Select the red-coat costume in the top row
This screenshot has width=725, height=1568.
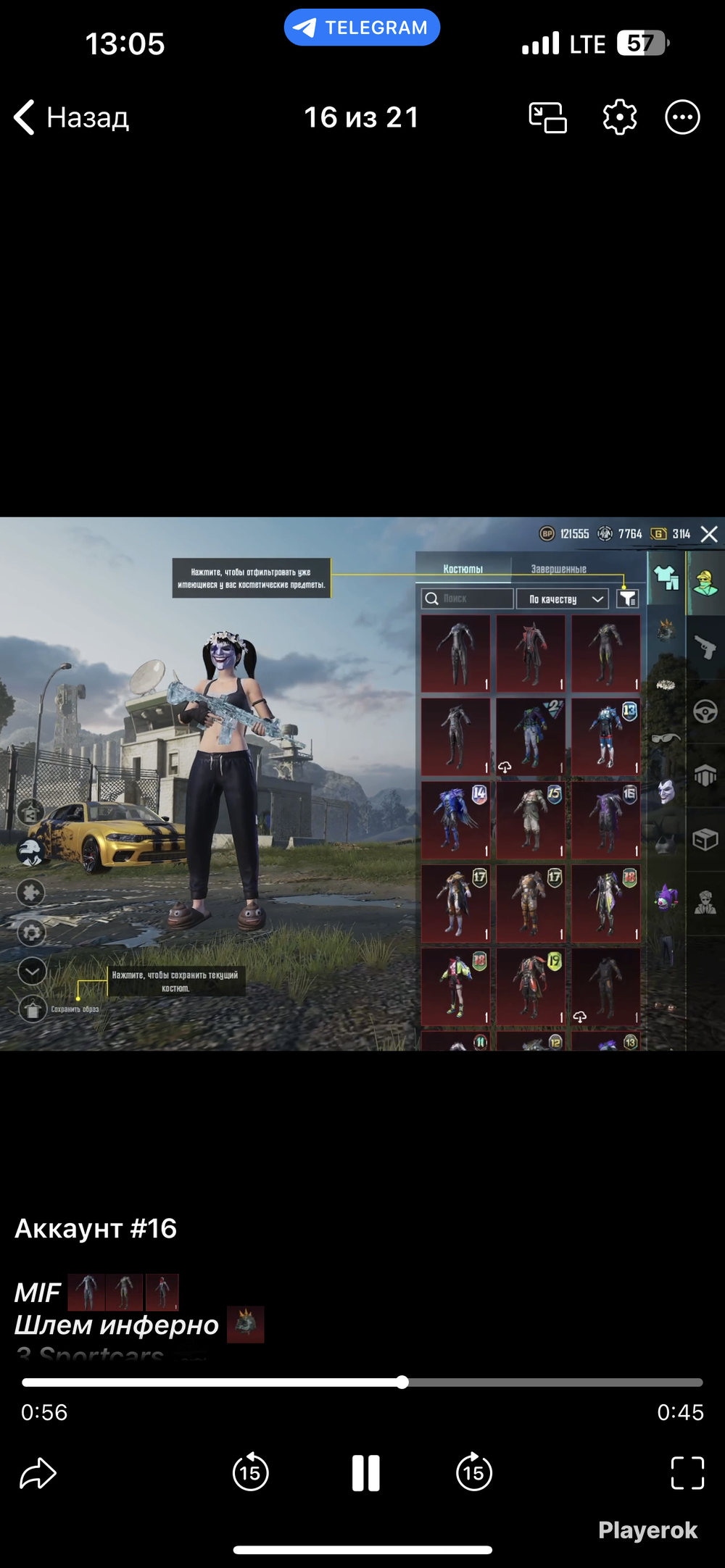pyautogui.click(x=531, y=654)
